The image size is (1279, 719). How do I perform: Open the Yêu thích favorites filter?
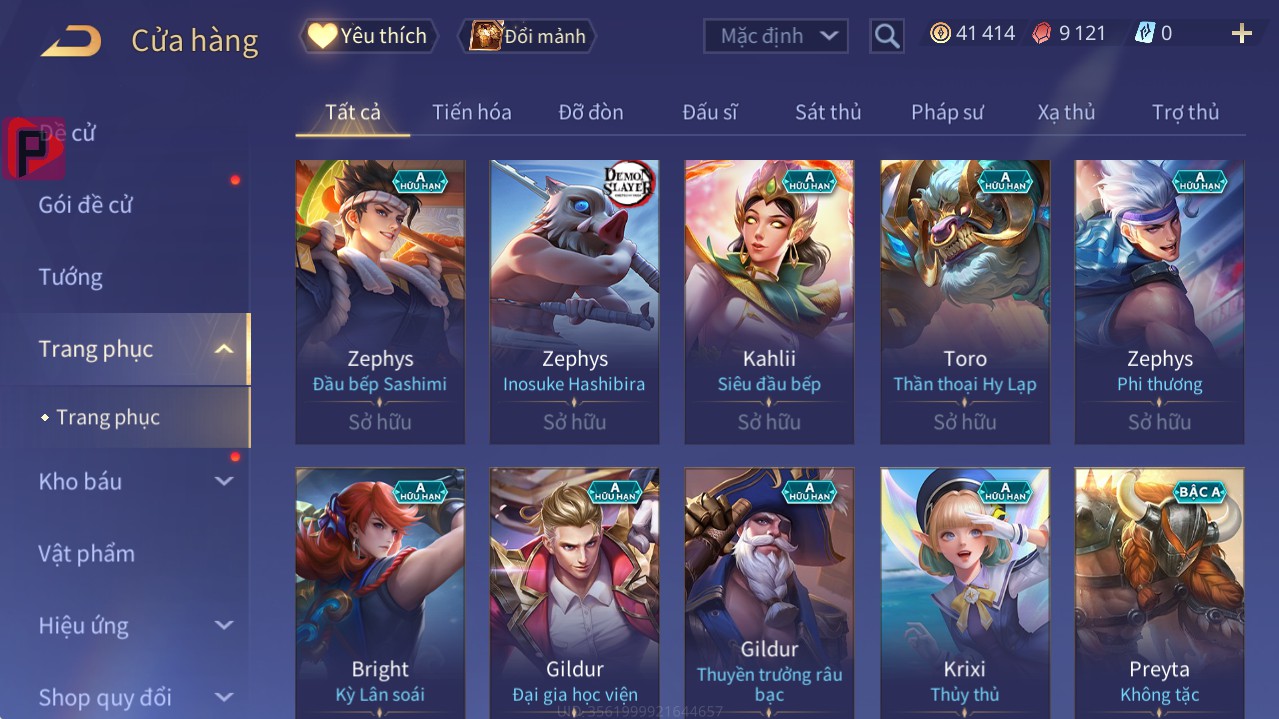(369, 36)
